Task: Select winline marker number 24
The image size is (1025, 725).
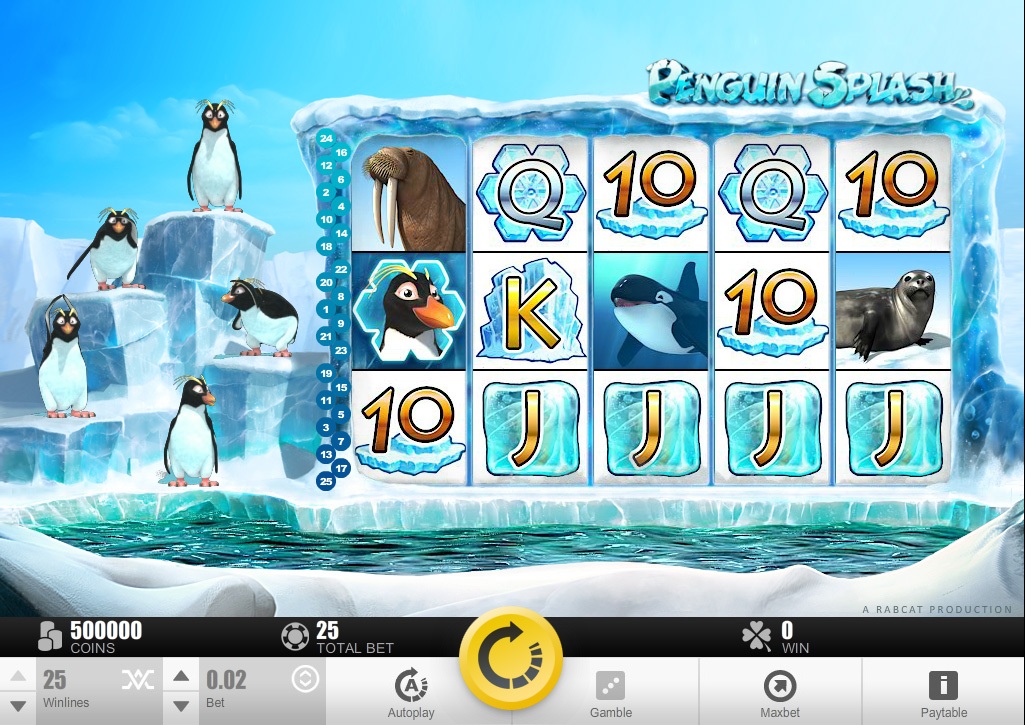Action: pyautogui.click(x=326, y=139)
